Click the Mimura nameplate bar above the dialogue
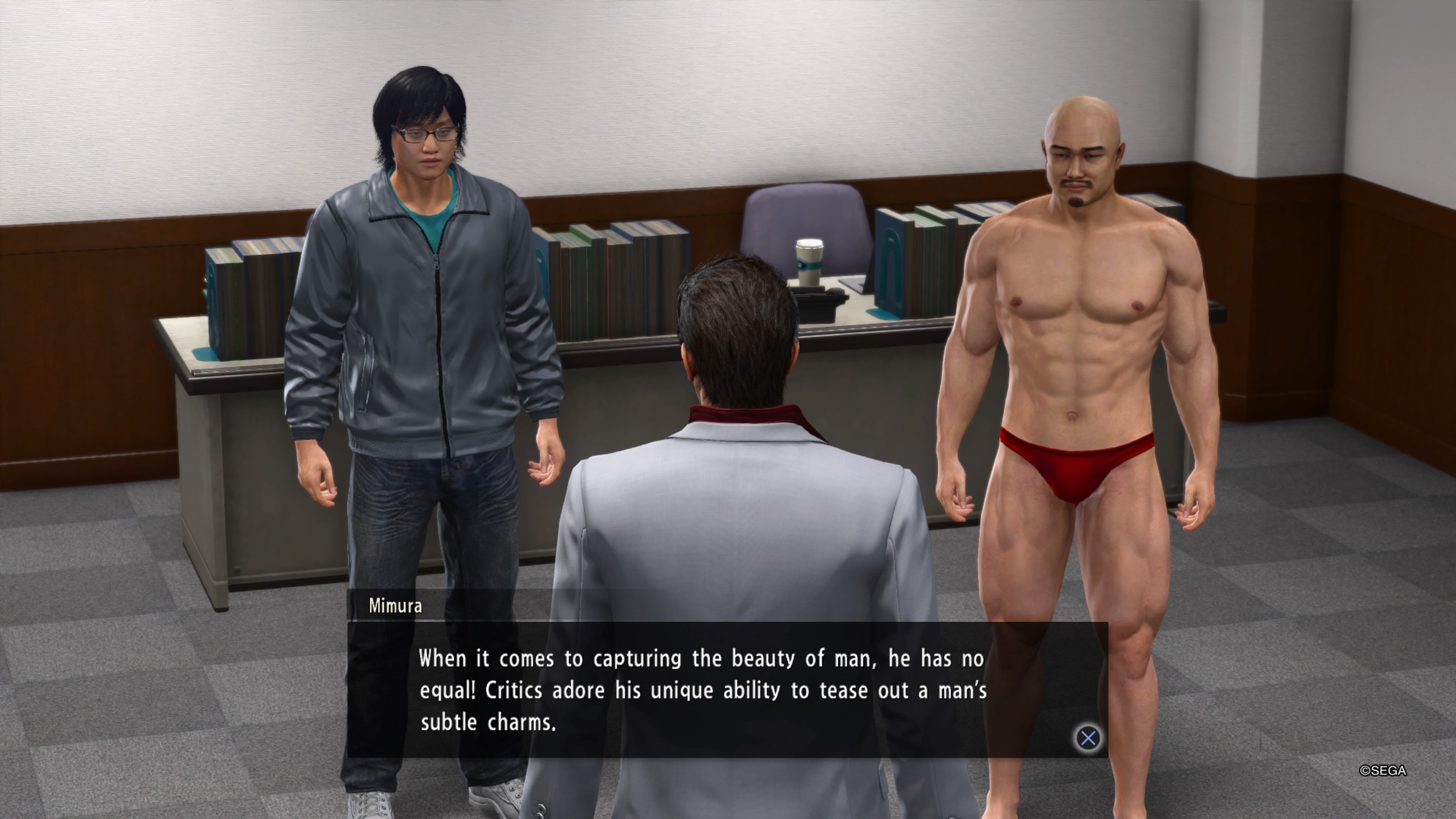This screenshot has height=819, width=1456. [x=509, y=606]
